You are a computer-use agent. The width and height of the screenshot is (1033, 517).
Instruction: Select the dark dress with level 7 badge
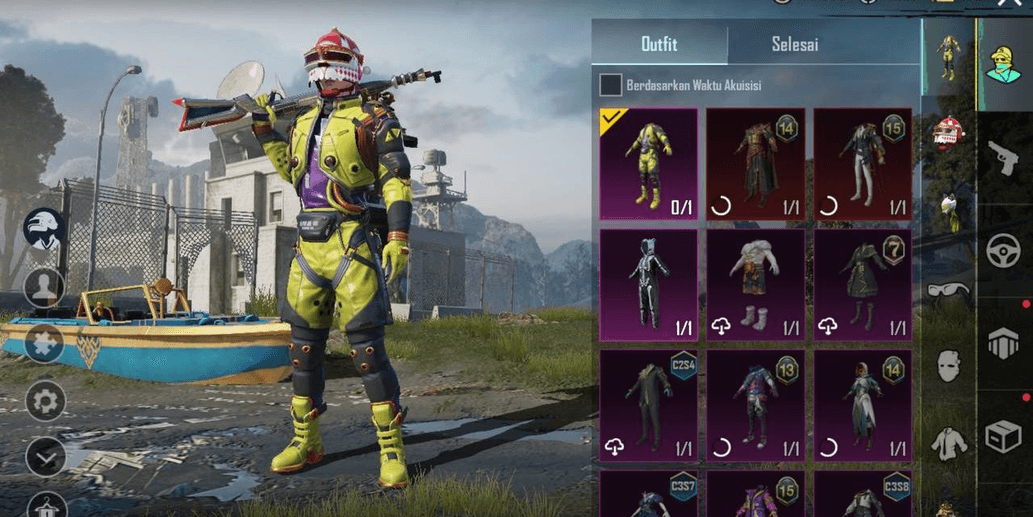(862, 285)
